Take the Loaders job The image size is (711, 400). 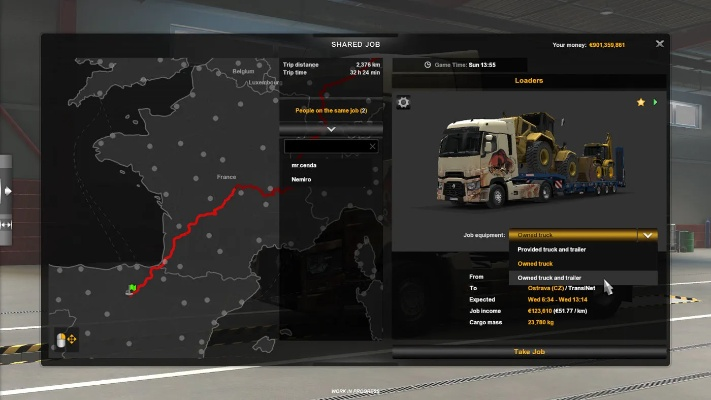(x=529, y=352)
